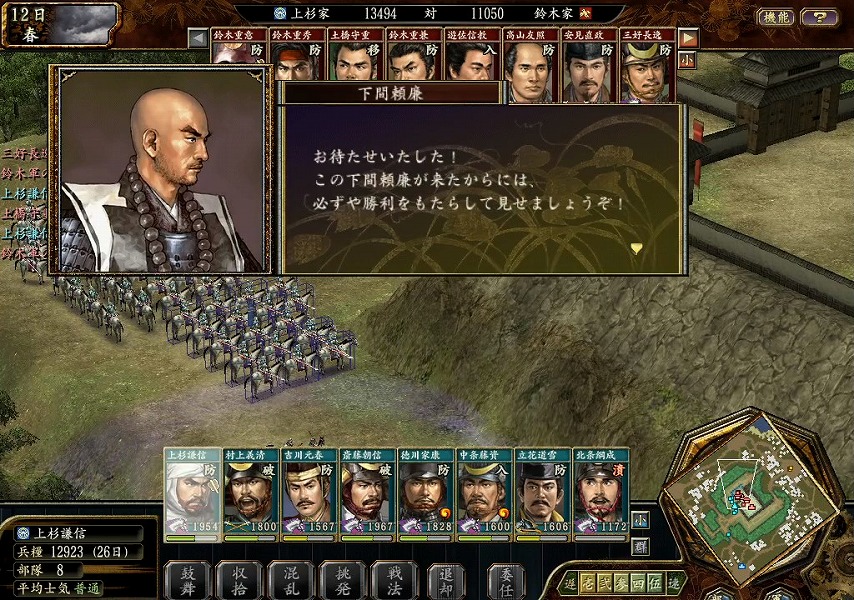The height and width of the screenshot is (600, 854).
Task: Open the 戦法 tactics command
Action: tap(394, 579)
